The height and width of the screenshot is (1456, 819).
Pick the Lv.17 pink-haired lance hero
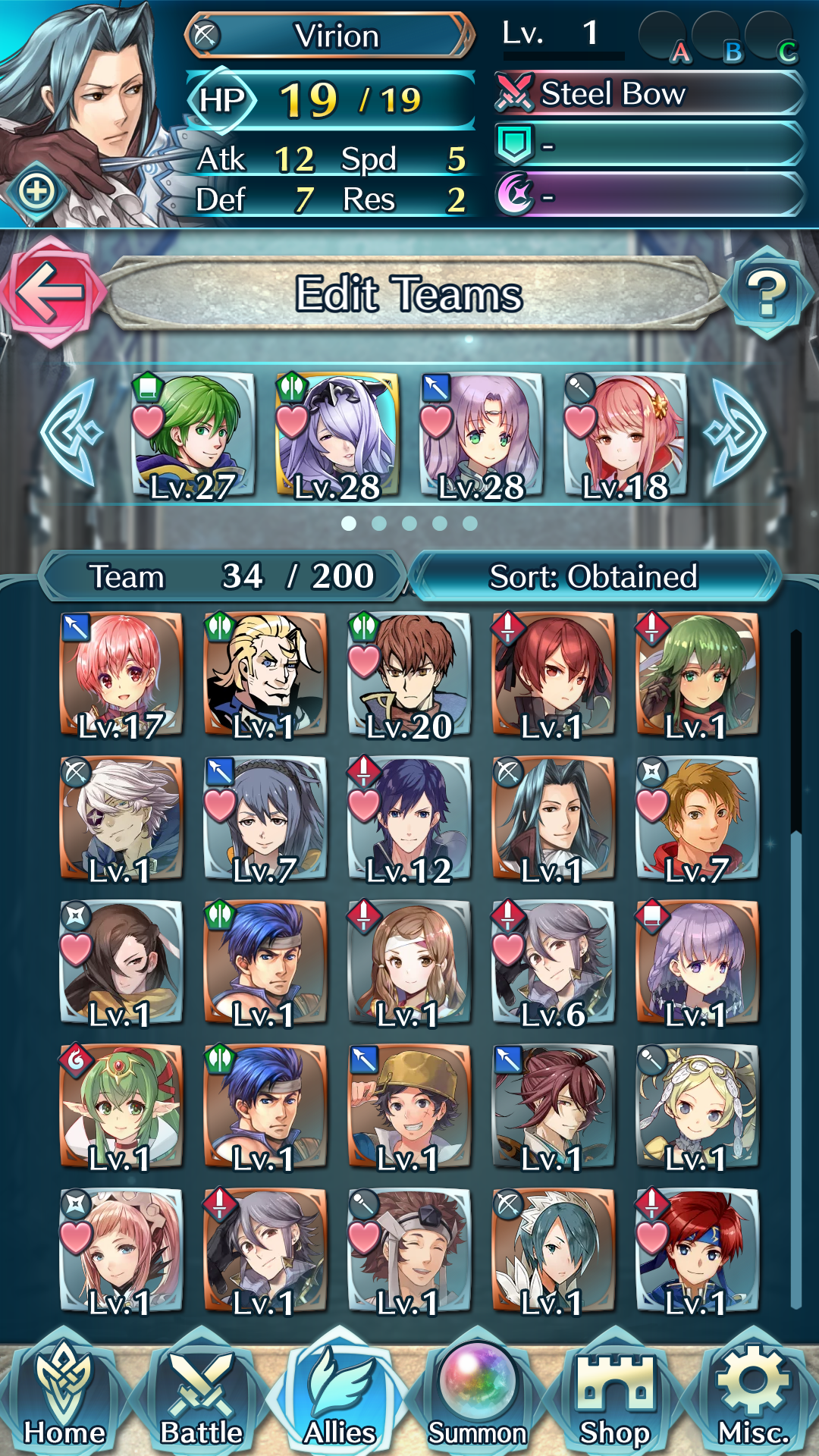pyautogui.click(x=121, y=675)
